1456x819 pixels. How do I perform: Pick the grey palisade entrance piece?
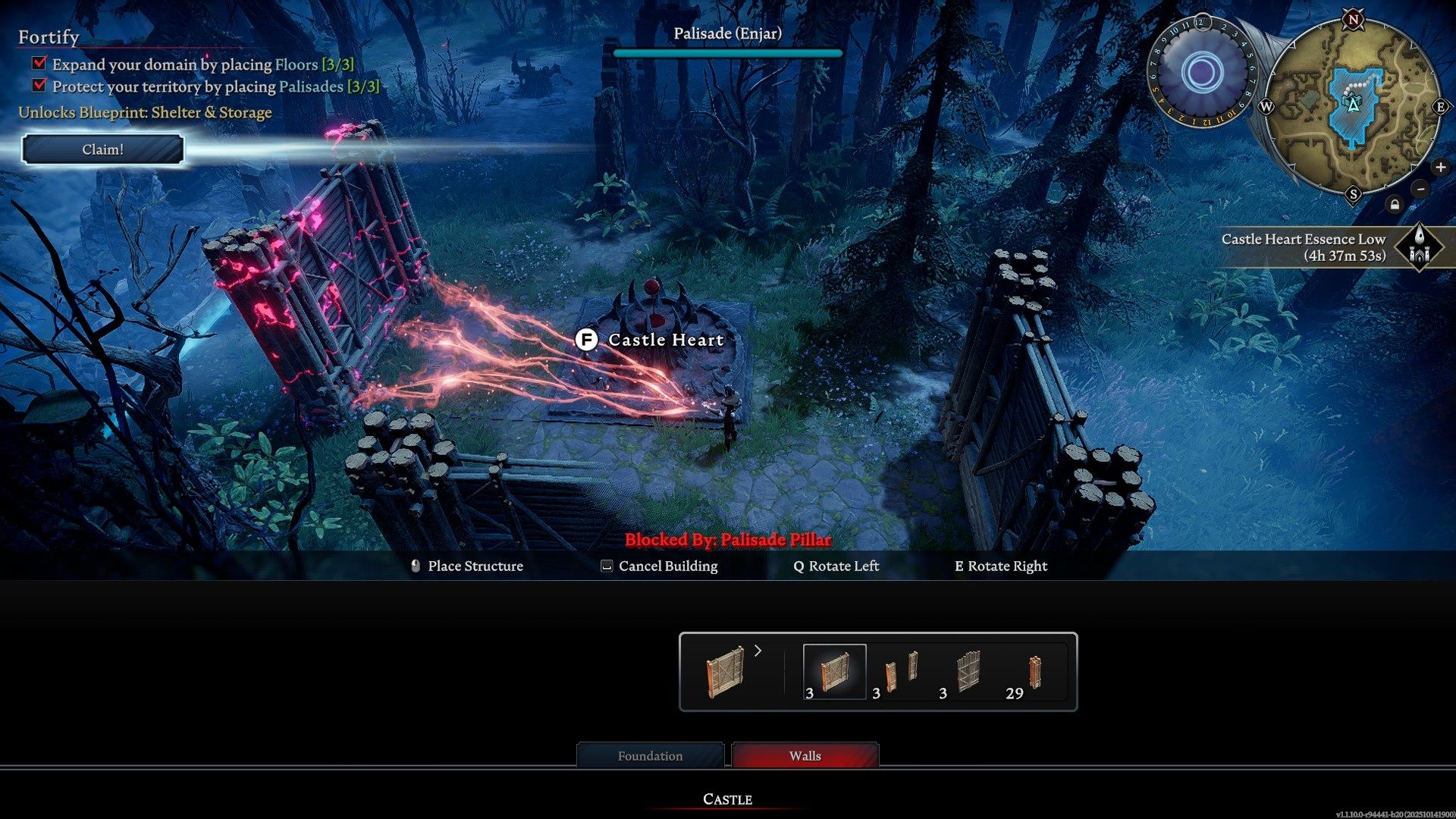pyautogui.click(x=968, y=672)
